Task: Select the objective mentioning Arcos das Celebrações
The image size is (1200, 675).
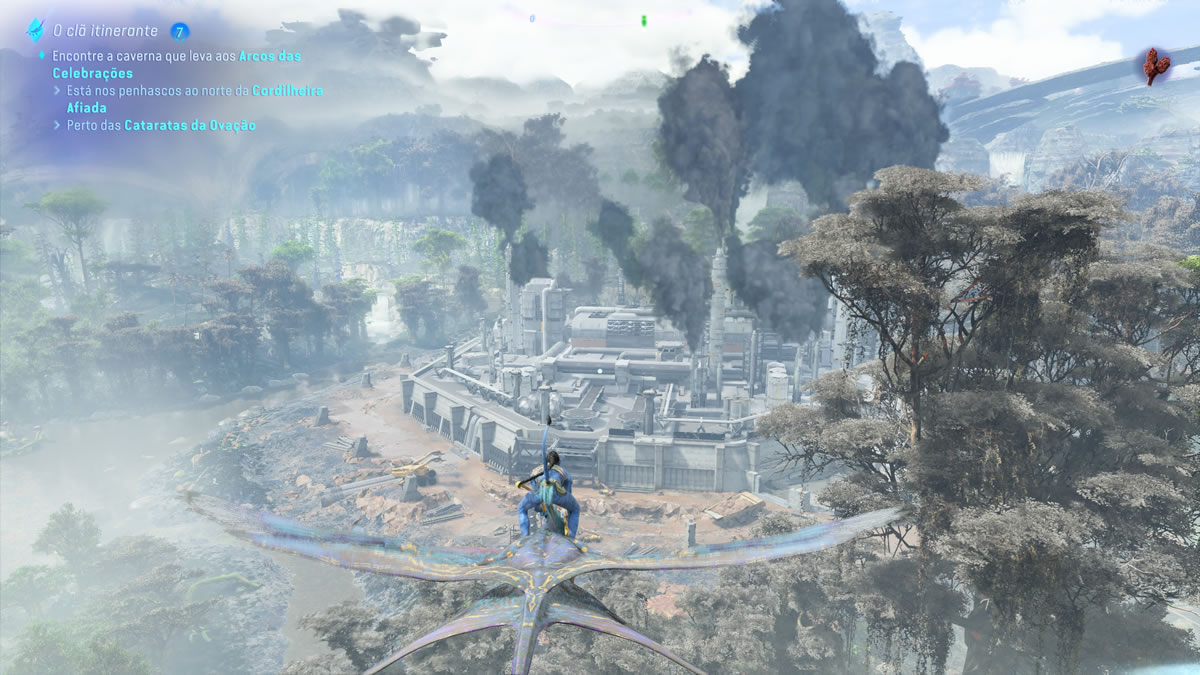Action: (176, 65)
